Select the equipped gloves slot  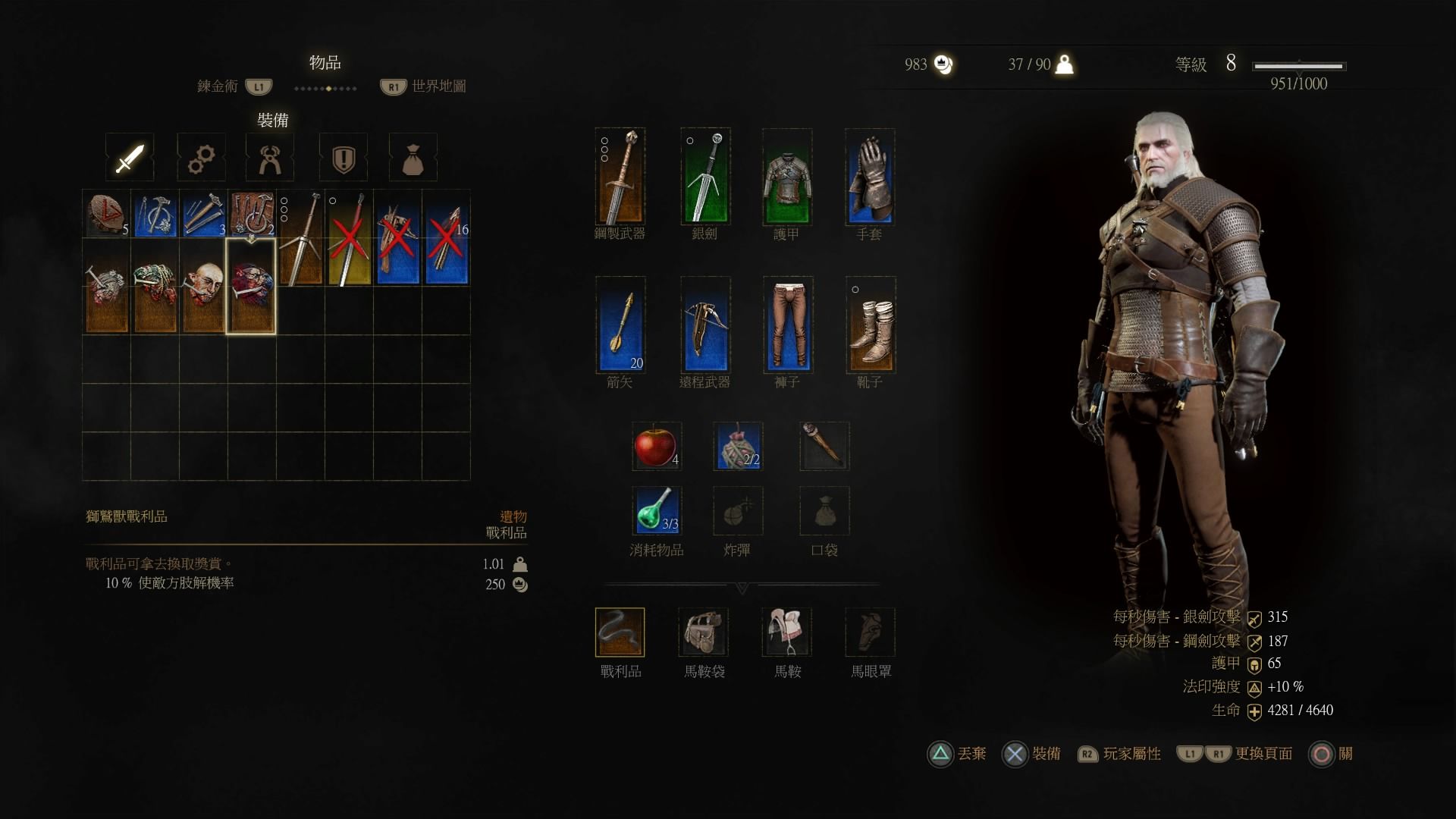[870, 177]
